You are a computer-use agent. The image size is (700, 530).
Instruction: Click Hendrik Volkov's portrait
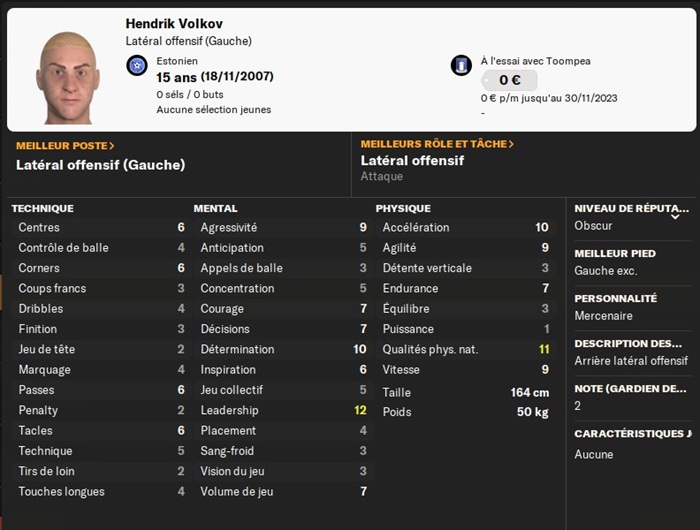click(67, 74)
